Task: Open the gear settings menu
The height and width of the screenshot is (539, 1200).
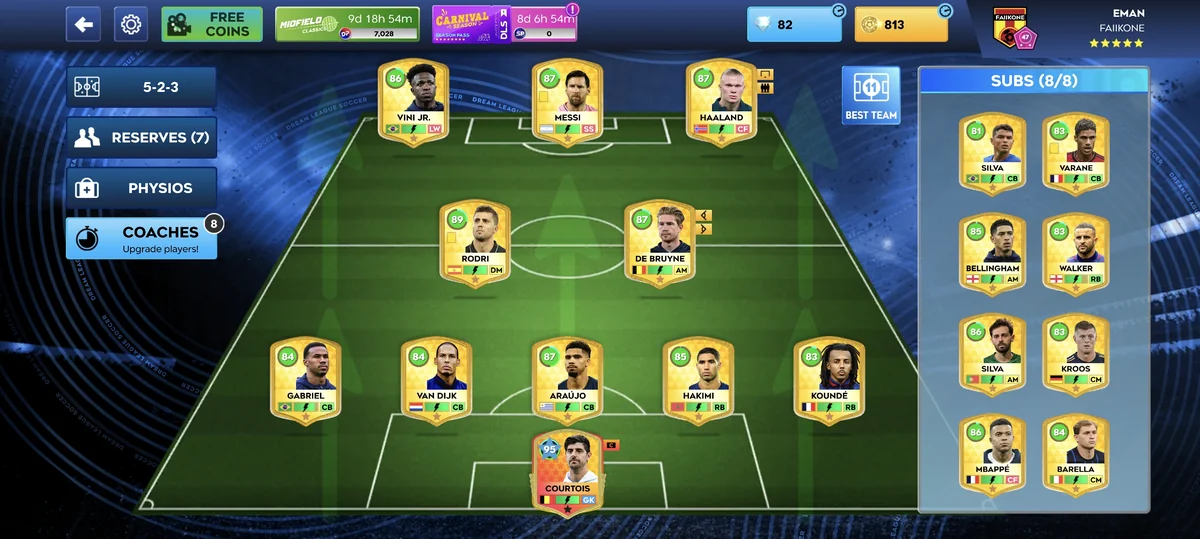Action: click(131, 24)
